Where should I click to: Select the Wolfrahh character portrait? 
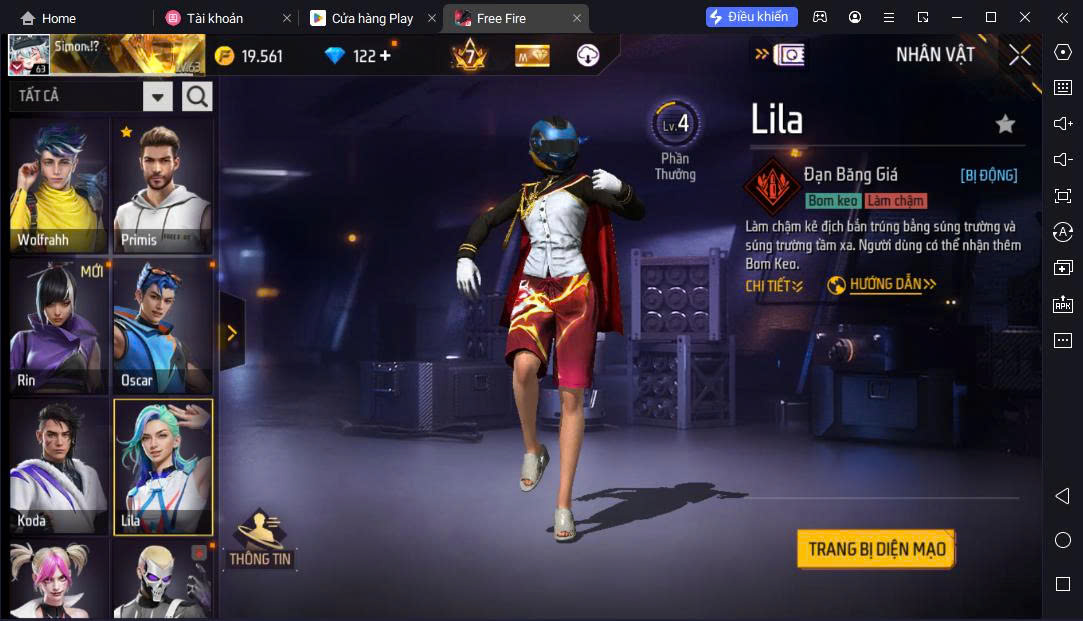tap(59, 186)
